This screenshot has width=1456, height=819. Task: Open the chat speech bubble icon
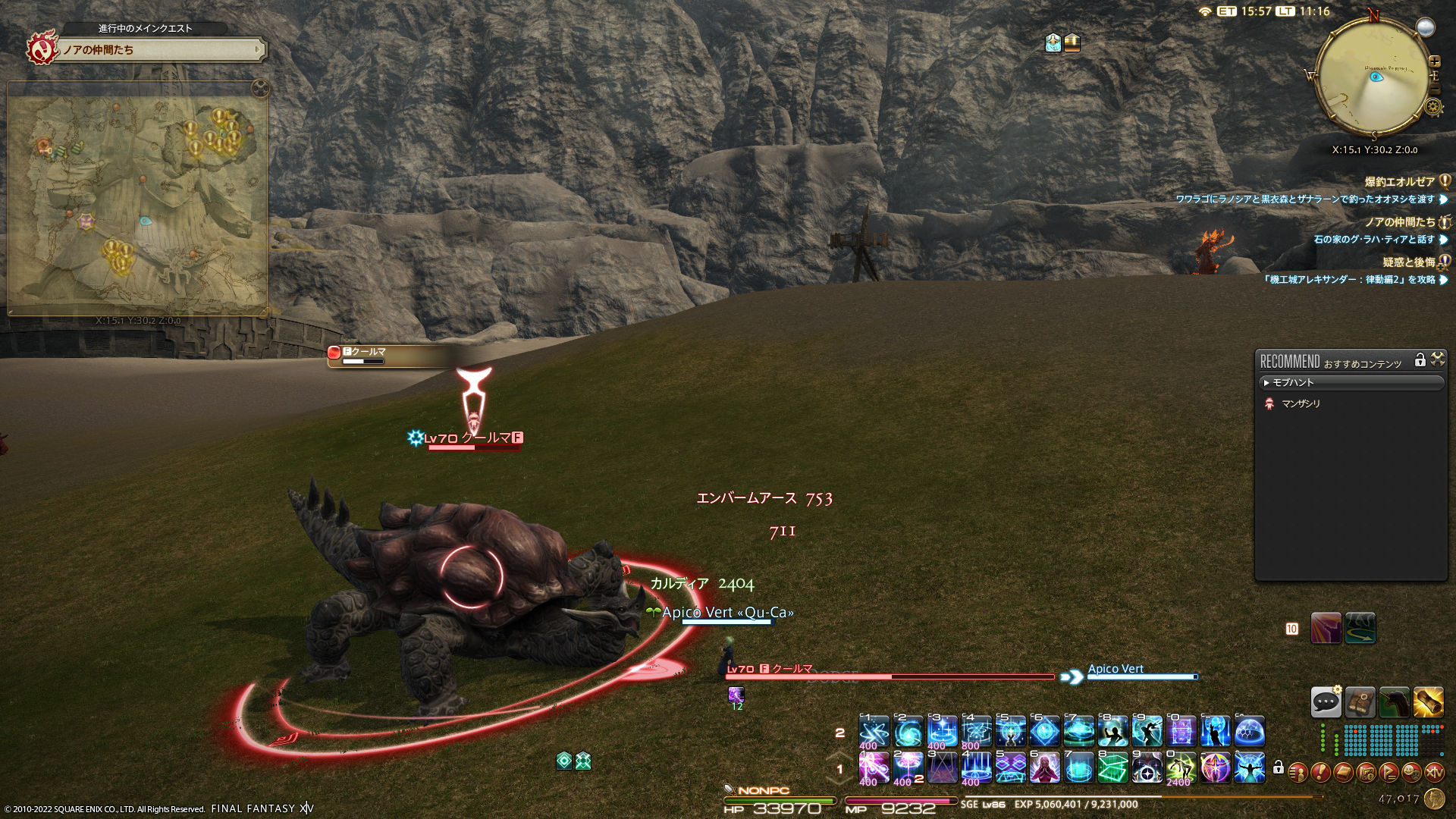(1326, 702)
